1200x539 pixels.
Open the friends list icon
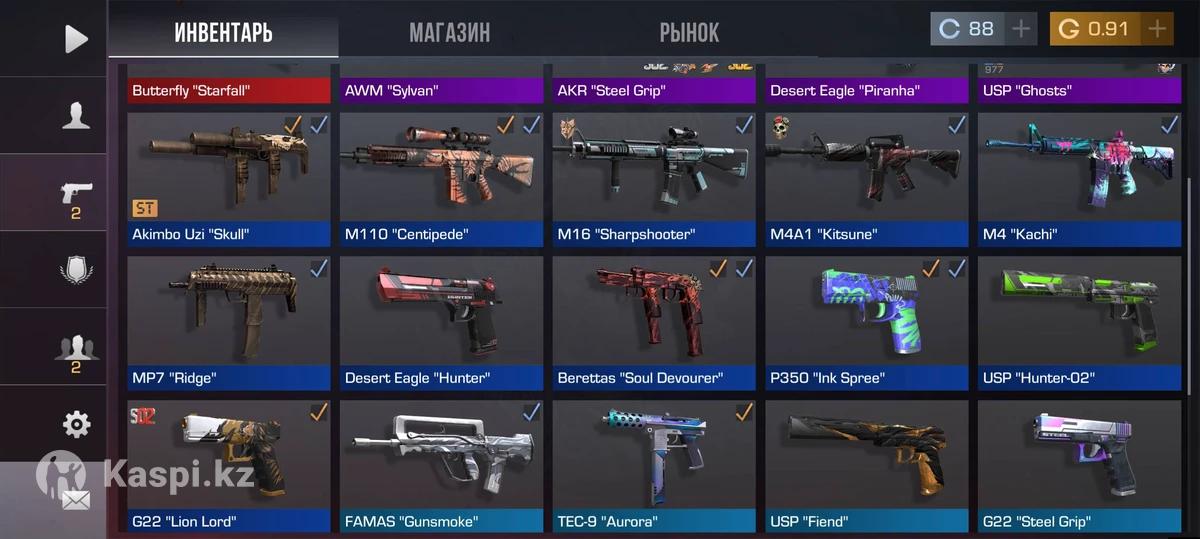(x=76, y=350)
